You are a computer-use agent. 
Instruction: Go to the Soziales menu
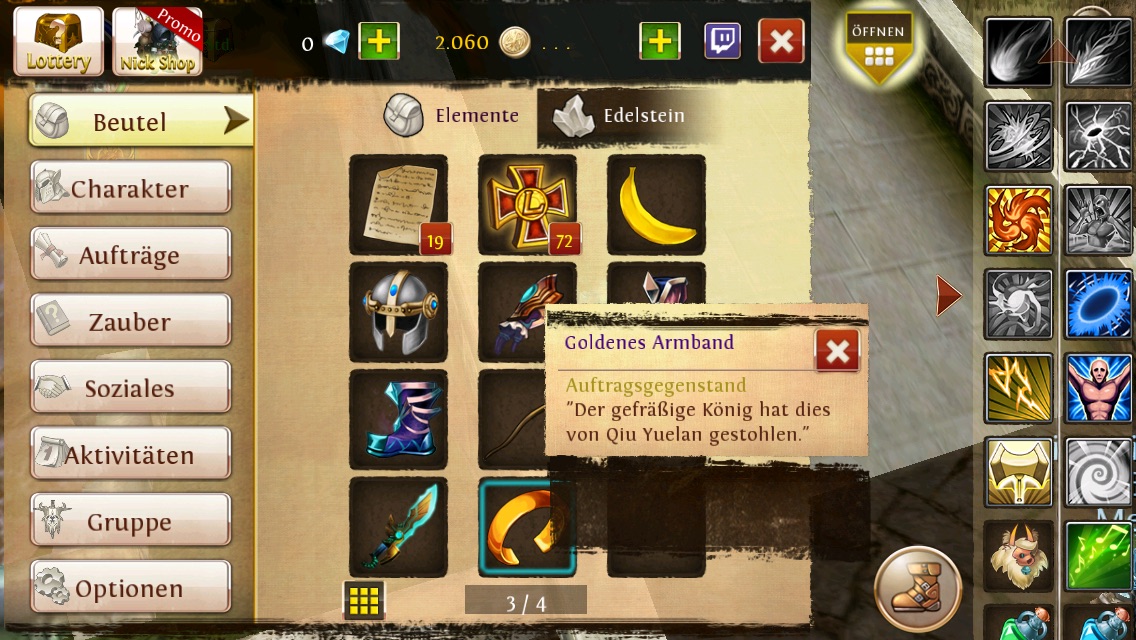click(130, 388)
